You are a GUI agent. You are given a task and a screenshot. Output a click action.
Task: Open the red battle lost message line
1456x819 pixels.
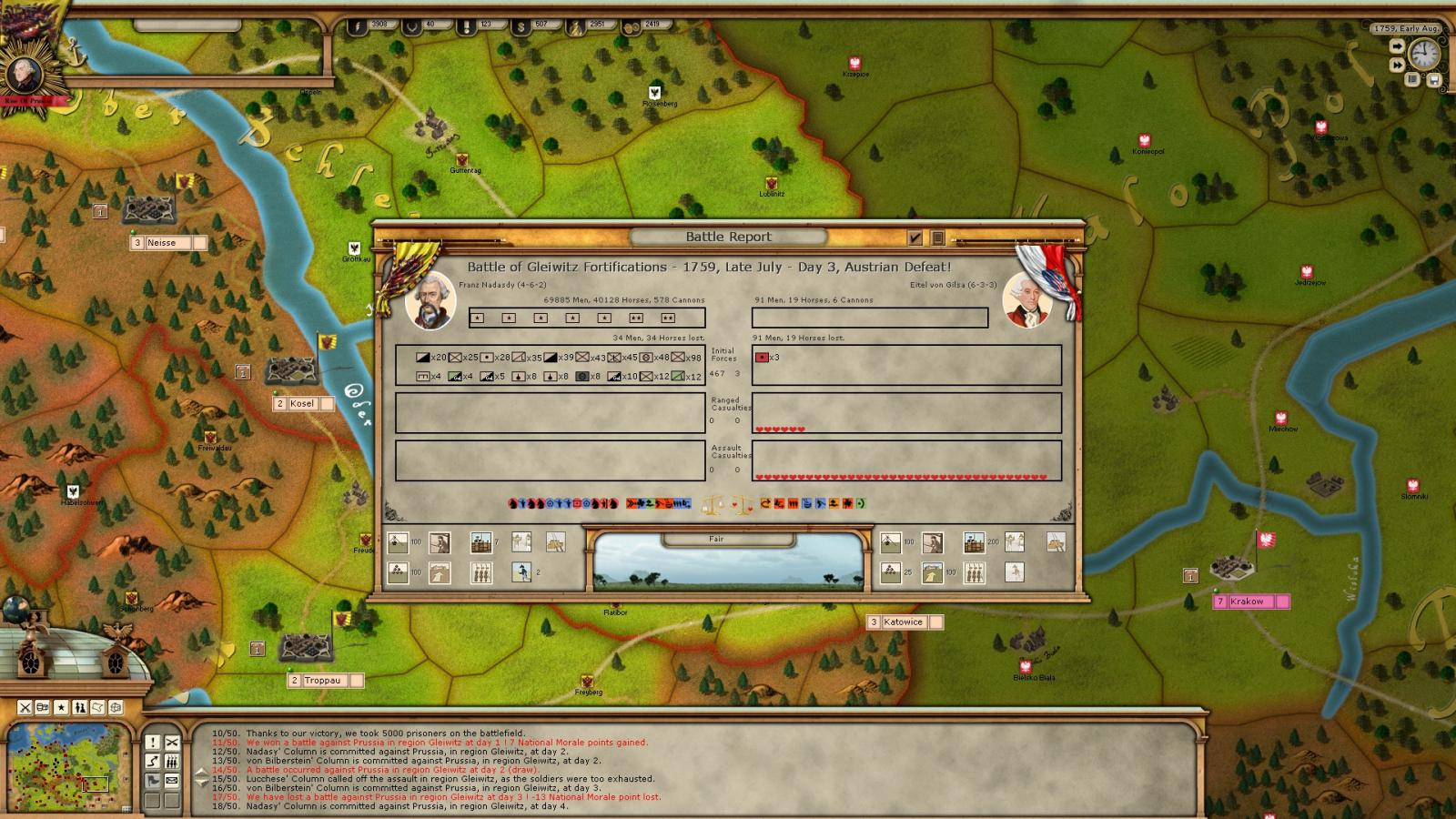click(x=453, y=797)
